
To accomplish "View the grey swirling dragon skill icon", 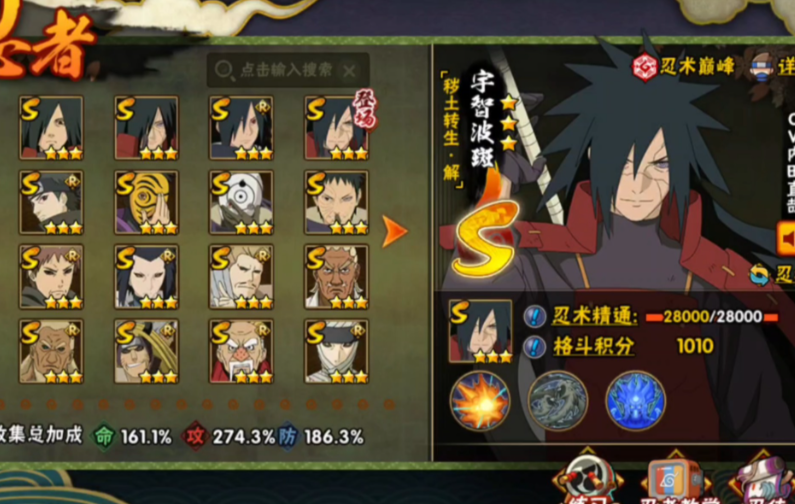I will (x=557, y=400).
